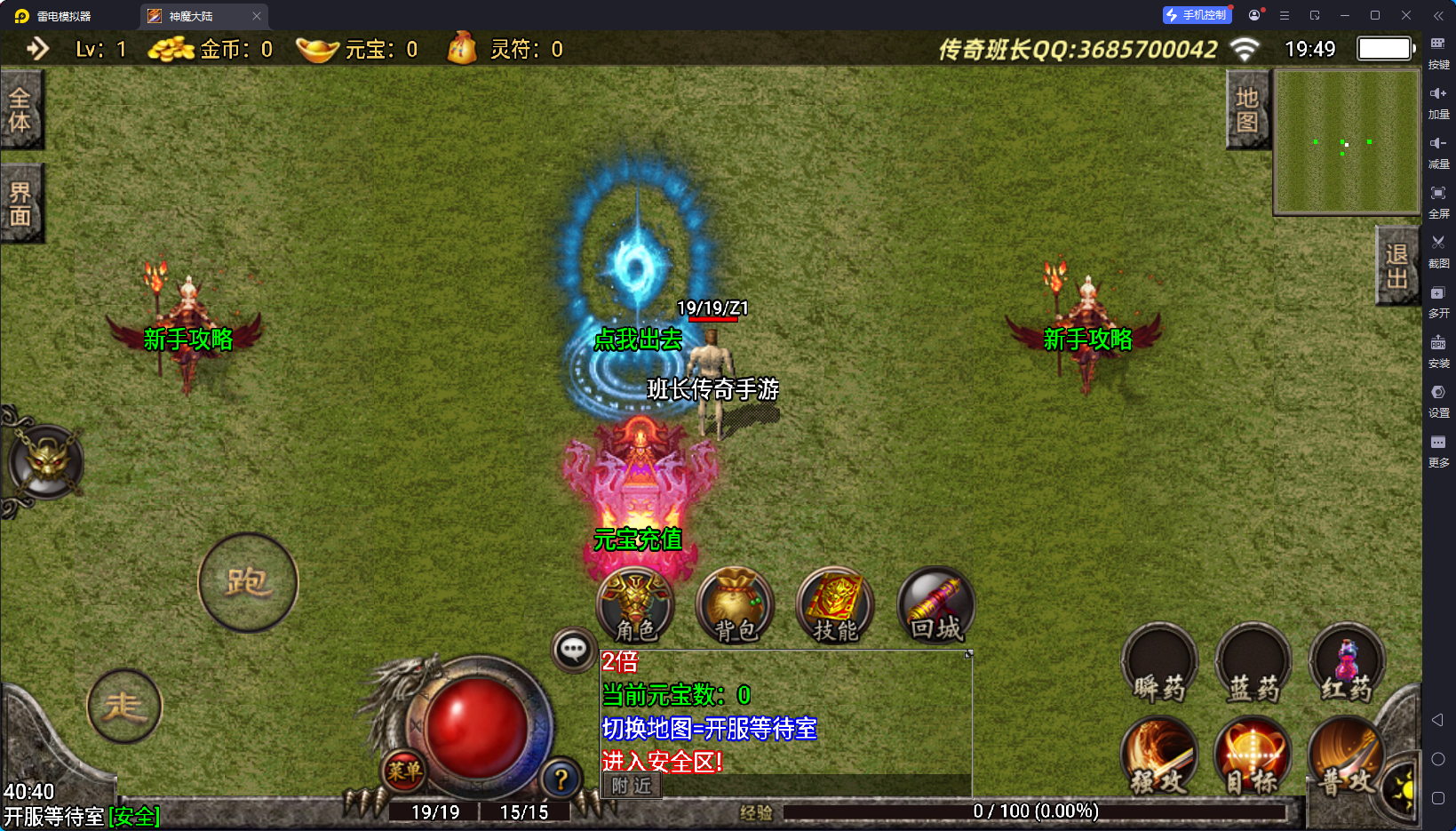Use the 红药 red potion slot

tap(1347, 665)
